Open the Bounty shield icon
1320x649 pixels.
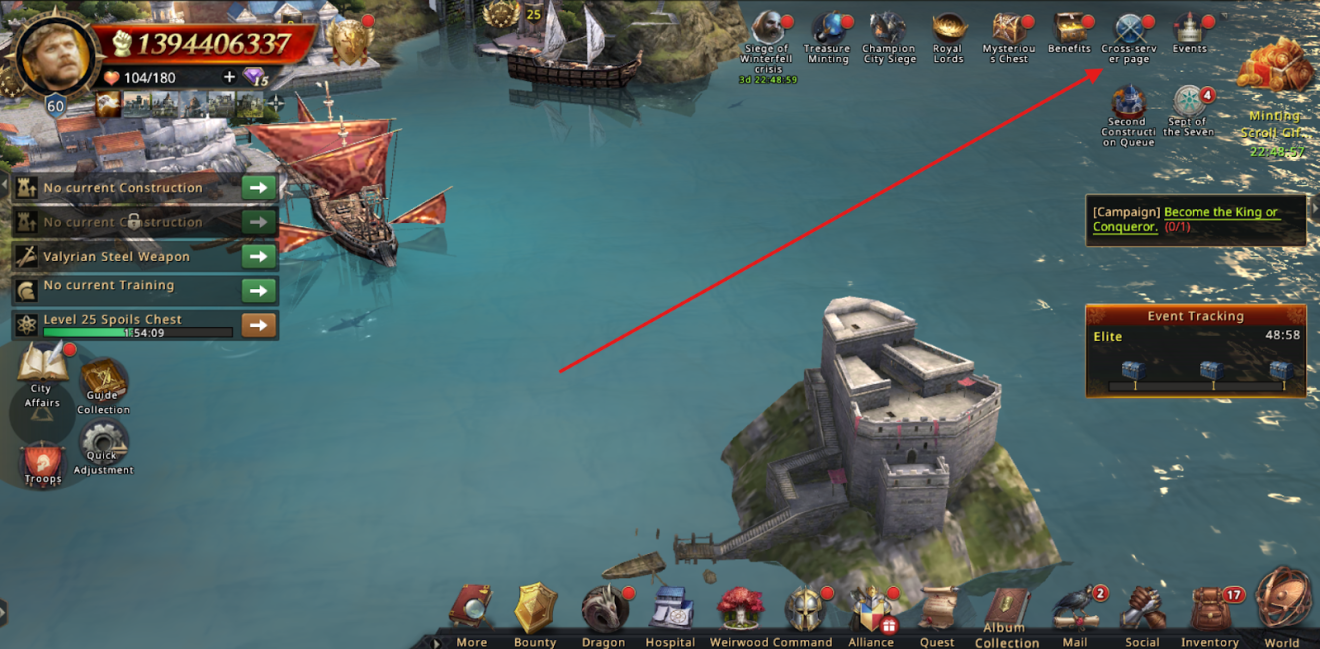click(x=535, y=608)
